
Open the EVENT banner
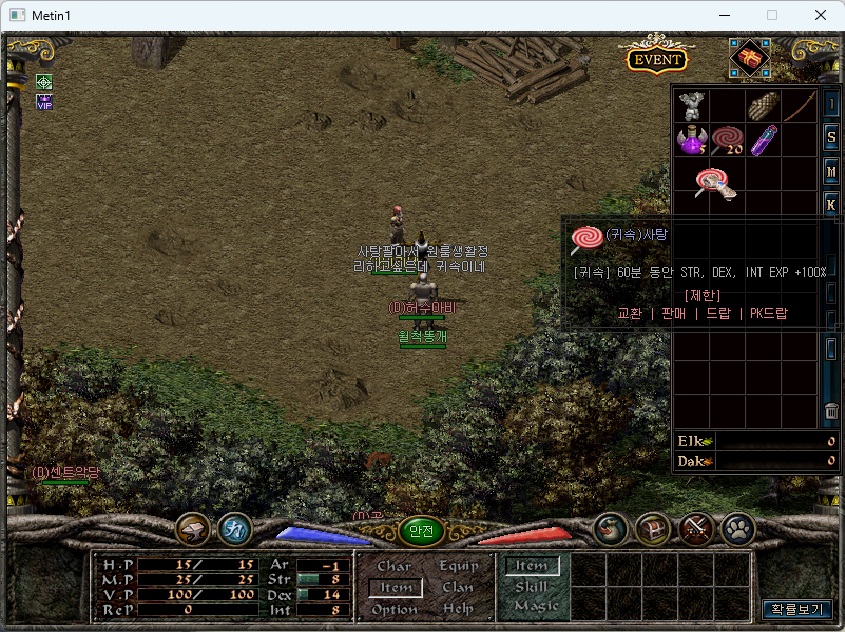click(x=656, y=59)
